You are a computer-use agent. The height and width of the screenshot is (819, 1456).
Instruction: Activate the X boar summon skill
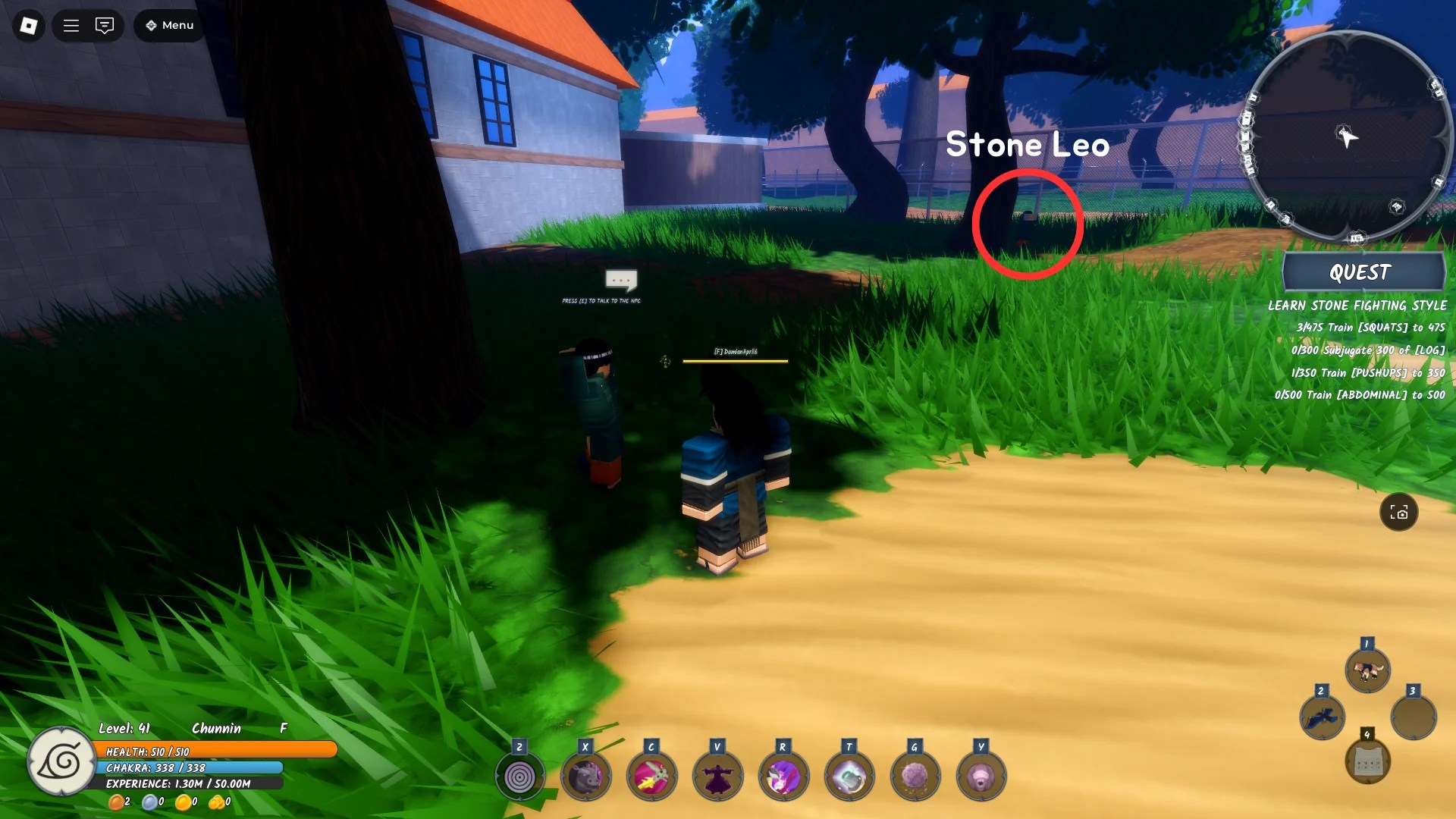pyautogui.click(x=585, y=775)
